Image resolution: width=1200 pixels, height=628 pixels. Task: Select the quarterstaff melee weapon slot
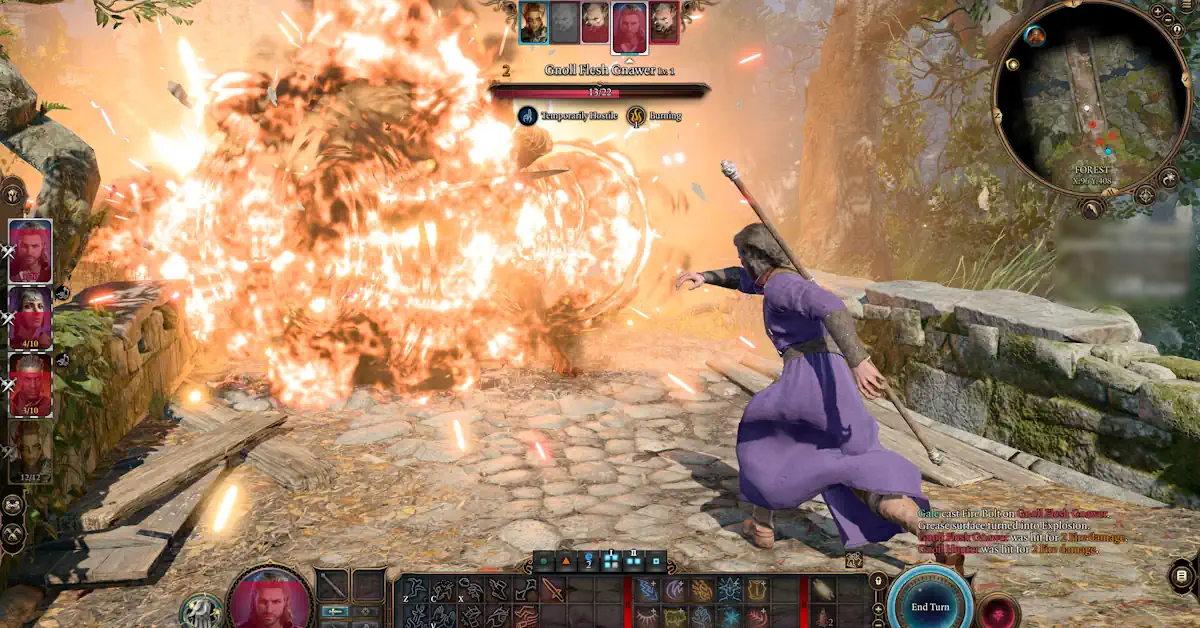pos(333,585)
